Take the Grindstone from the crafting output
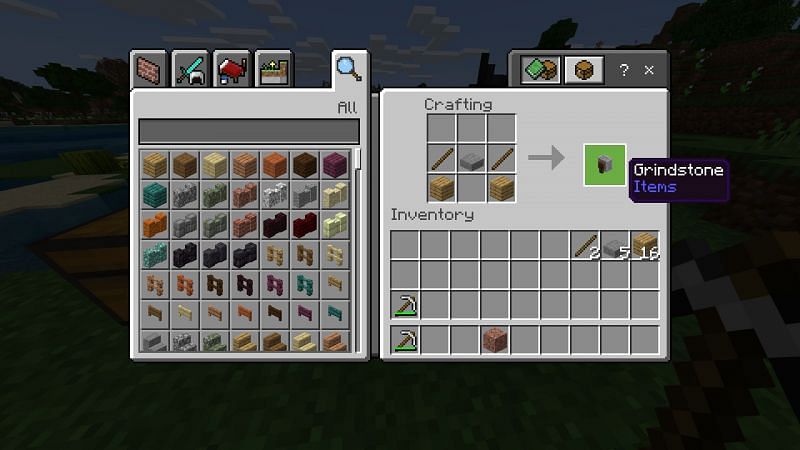This screenshot has width=800, height=450. tap(605, 165)
